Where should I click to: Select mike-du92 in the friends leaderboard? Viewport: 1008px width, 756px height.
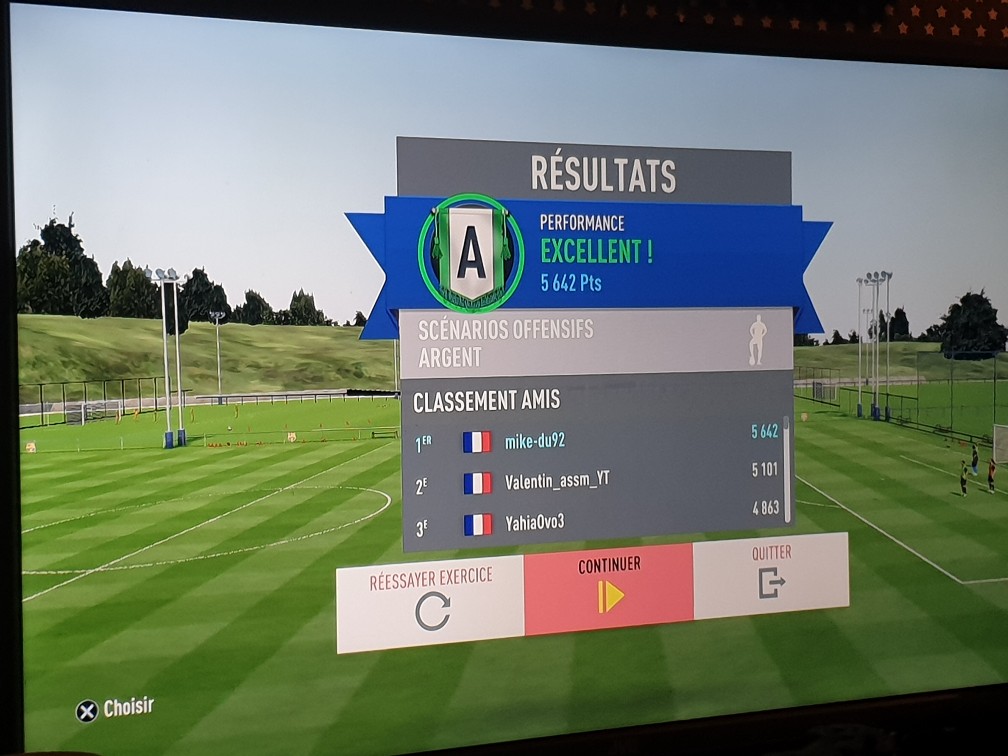[x=596, y=439]
